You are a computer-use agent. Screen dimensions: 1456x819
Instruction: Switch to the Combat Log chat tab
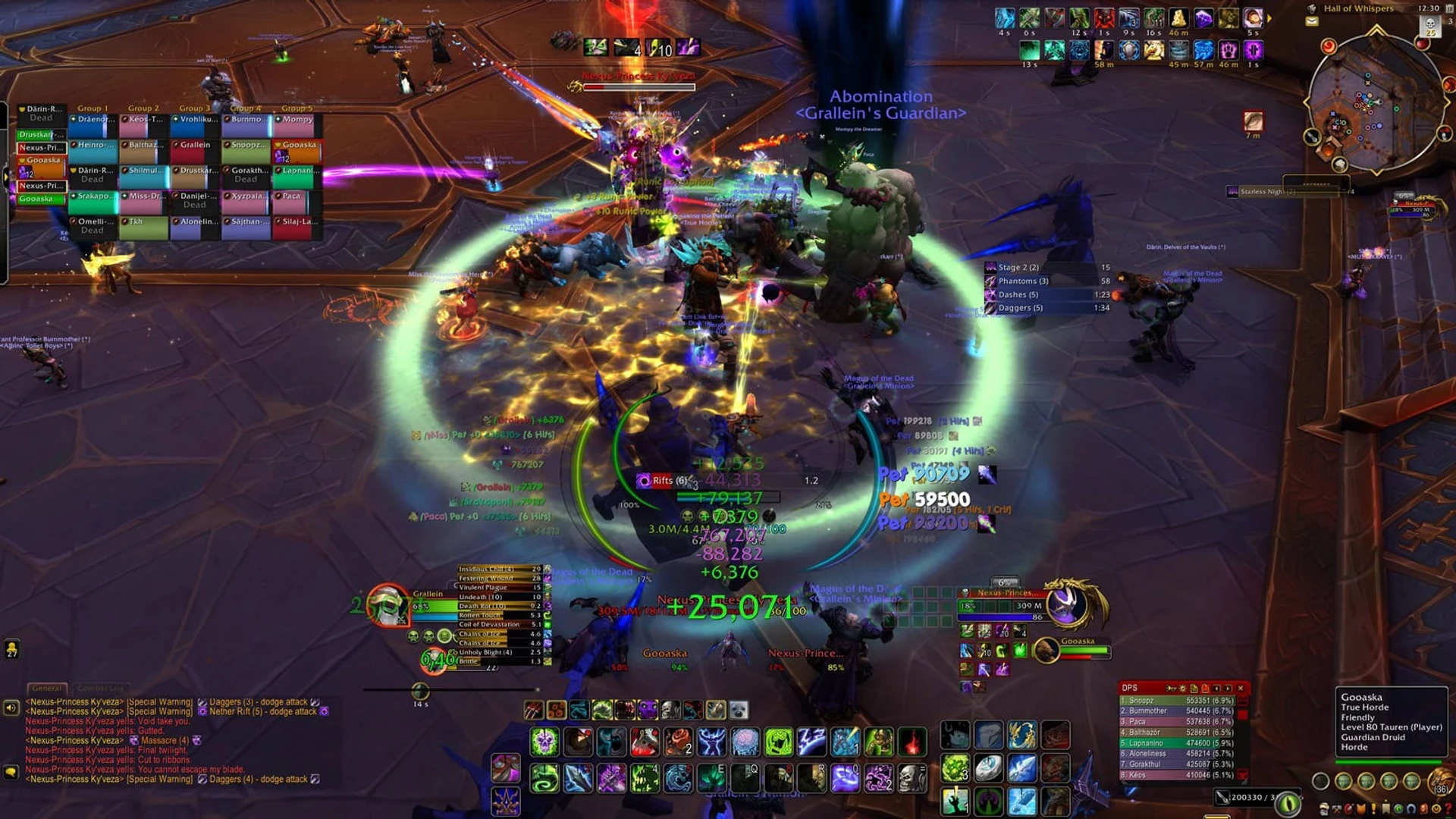(x=100, y=689)
